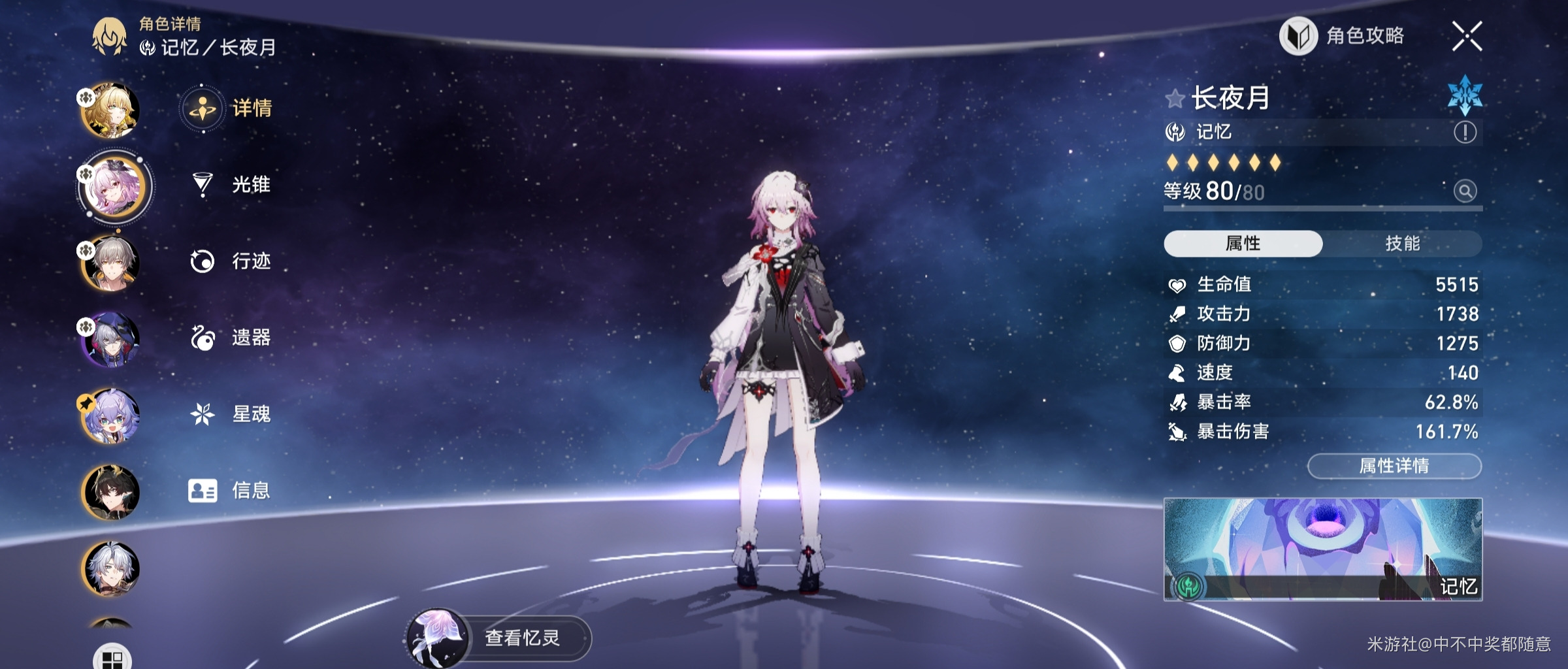Select the blonde character portrait
This screenshot has height=669, width=1568.
pyautogui.click(x=110, y=110)
